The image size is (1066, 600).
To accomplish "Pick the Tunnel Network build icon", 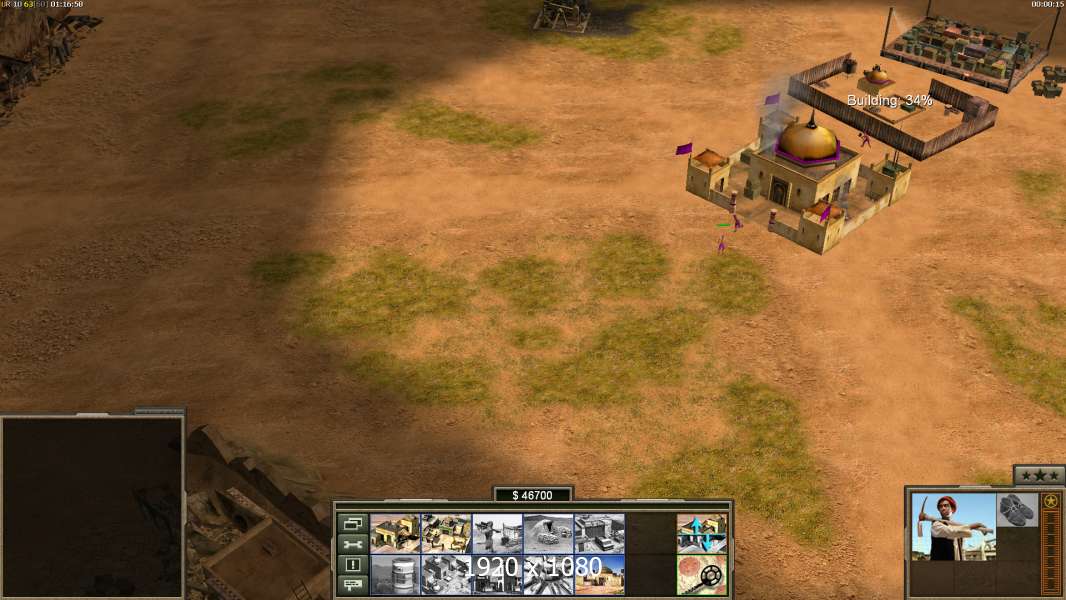I will (x=548, y=533).
